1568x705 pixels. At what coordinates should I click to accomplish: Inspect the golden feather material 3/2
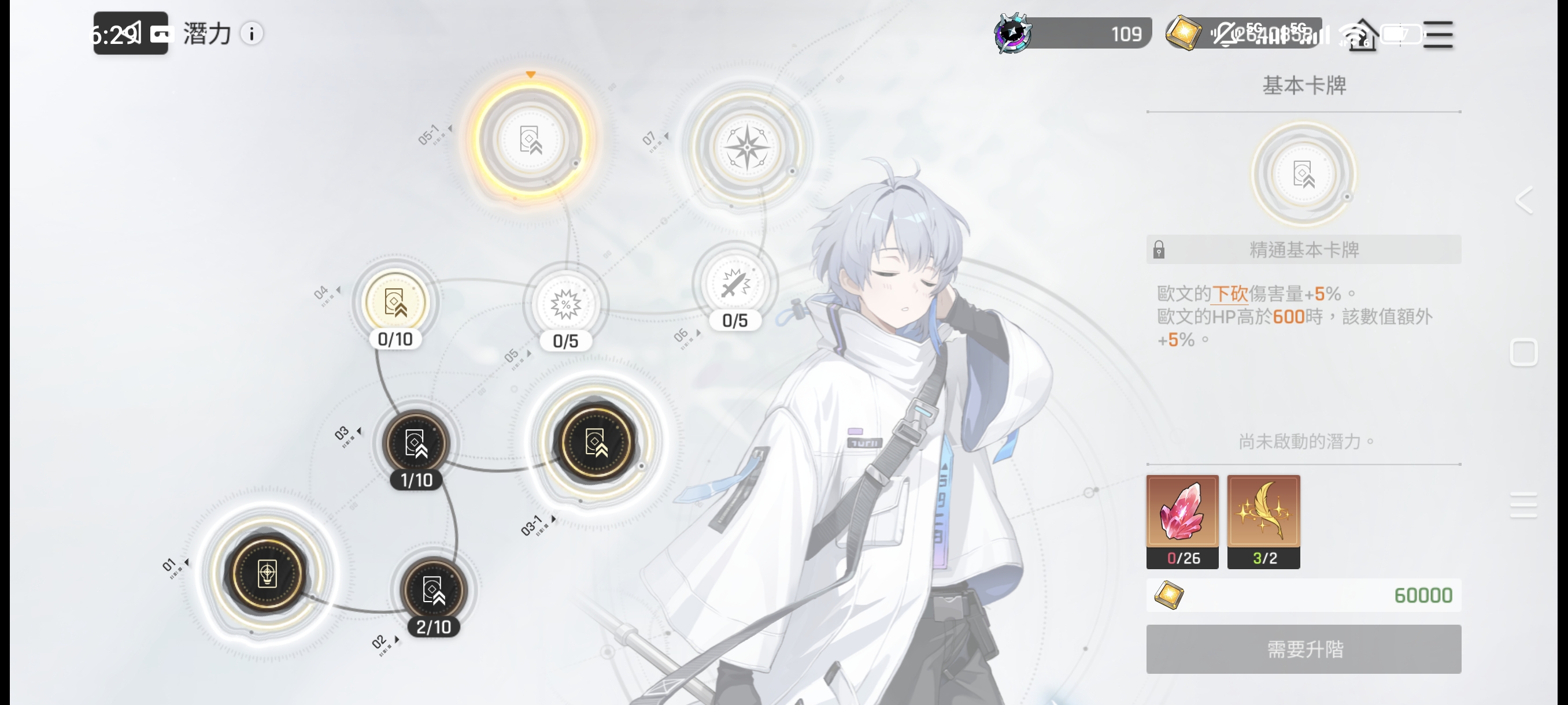coord(1263,521)
